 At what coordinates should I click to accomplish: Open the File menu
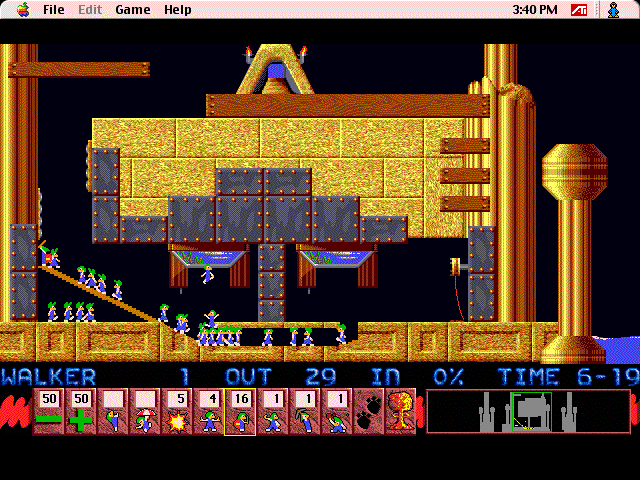[x=54, y=10]
